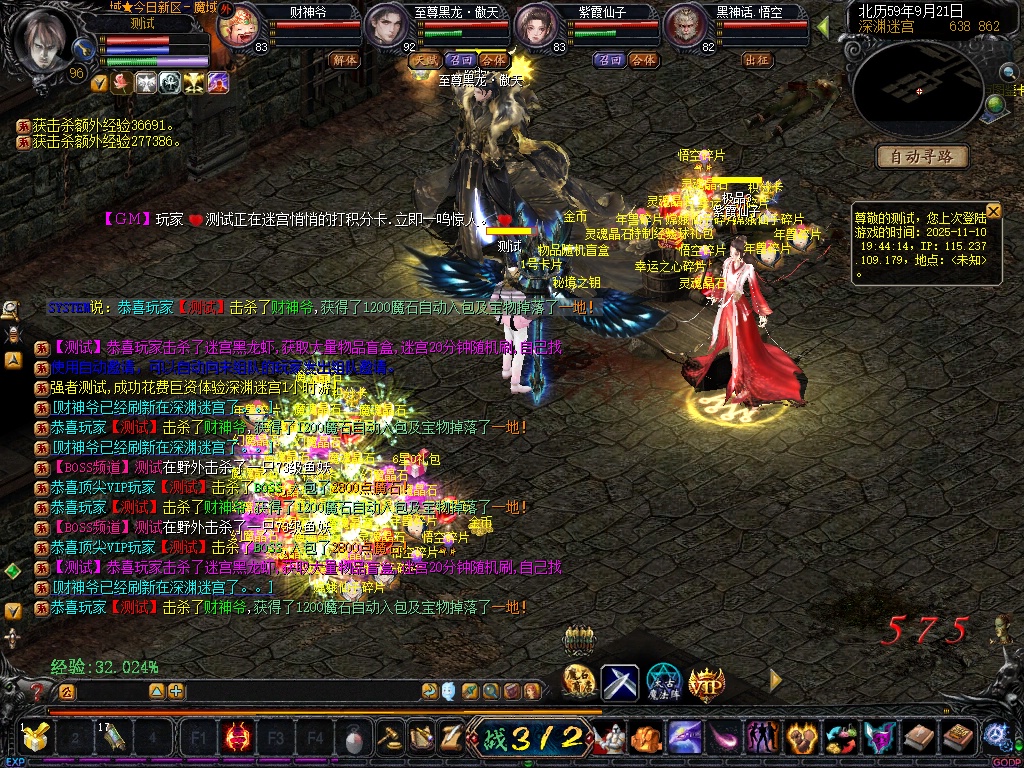Click the green arrow left of the date panel

point(822,26)
